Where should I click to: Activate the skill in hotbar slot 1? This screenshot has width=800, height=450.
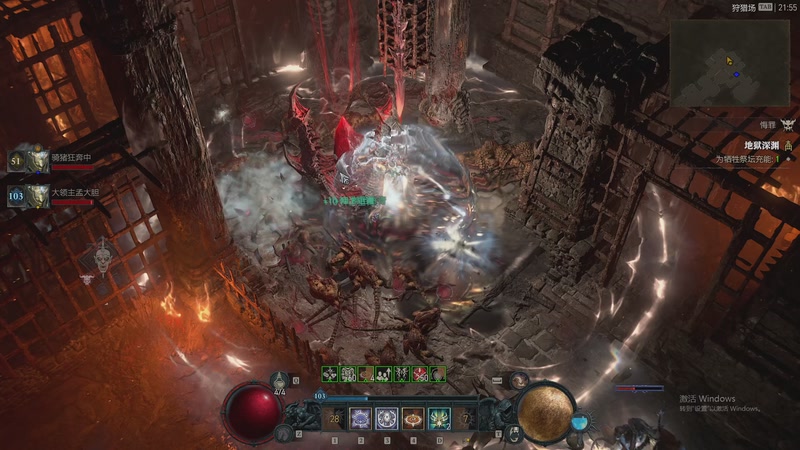click(333, 419)
